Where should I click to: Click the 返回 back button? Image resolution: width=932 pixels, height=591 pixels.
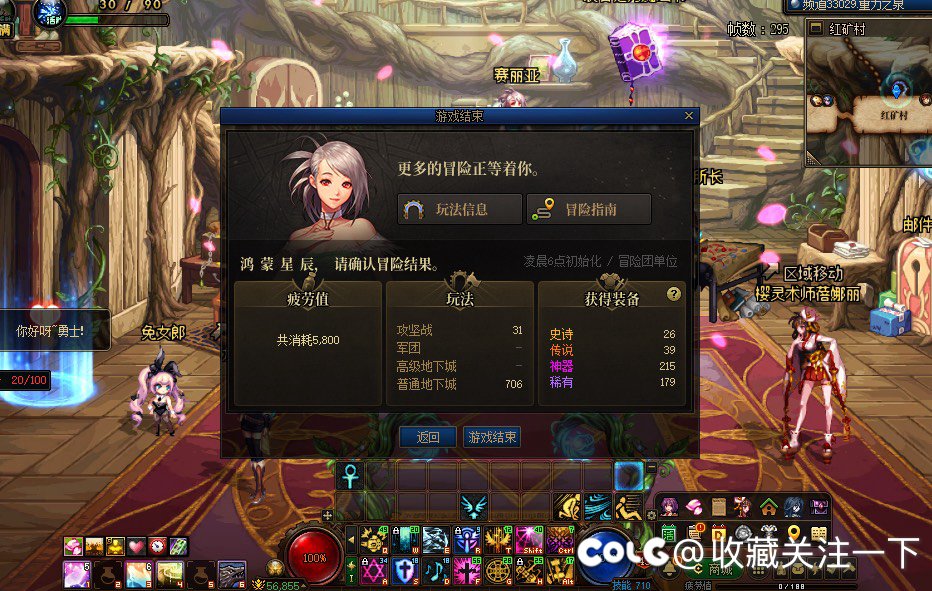coord(428,437)
